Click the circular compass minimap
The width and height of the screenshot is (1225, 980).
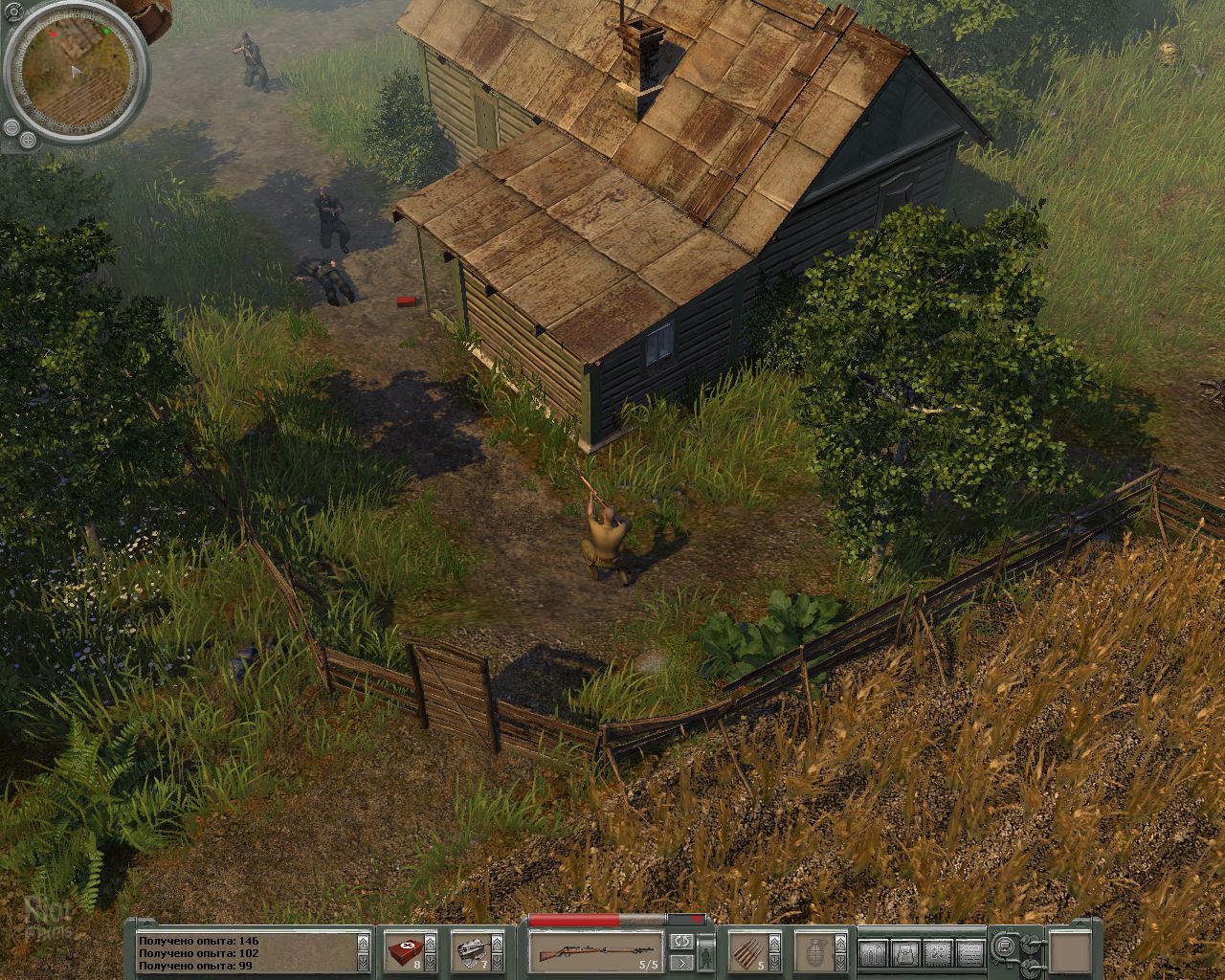(75, 73)
